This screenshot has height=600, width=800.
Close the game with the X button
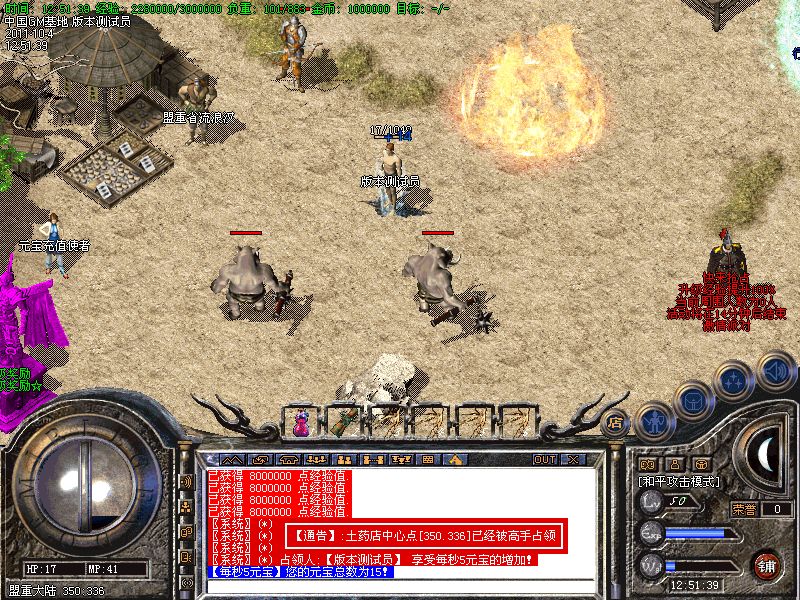pyautogui.click(x=573, y=459)
